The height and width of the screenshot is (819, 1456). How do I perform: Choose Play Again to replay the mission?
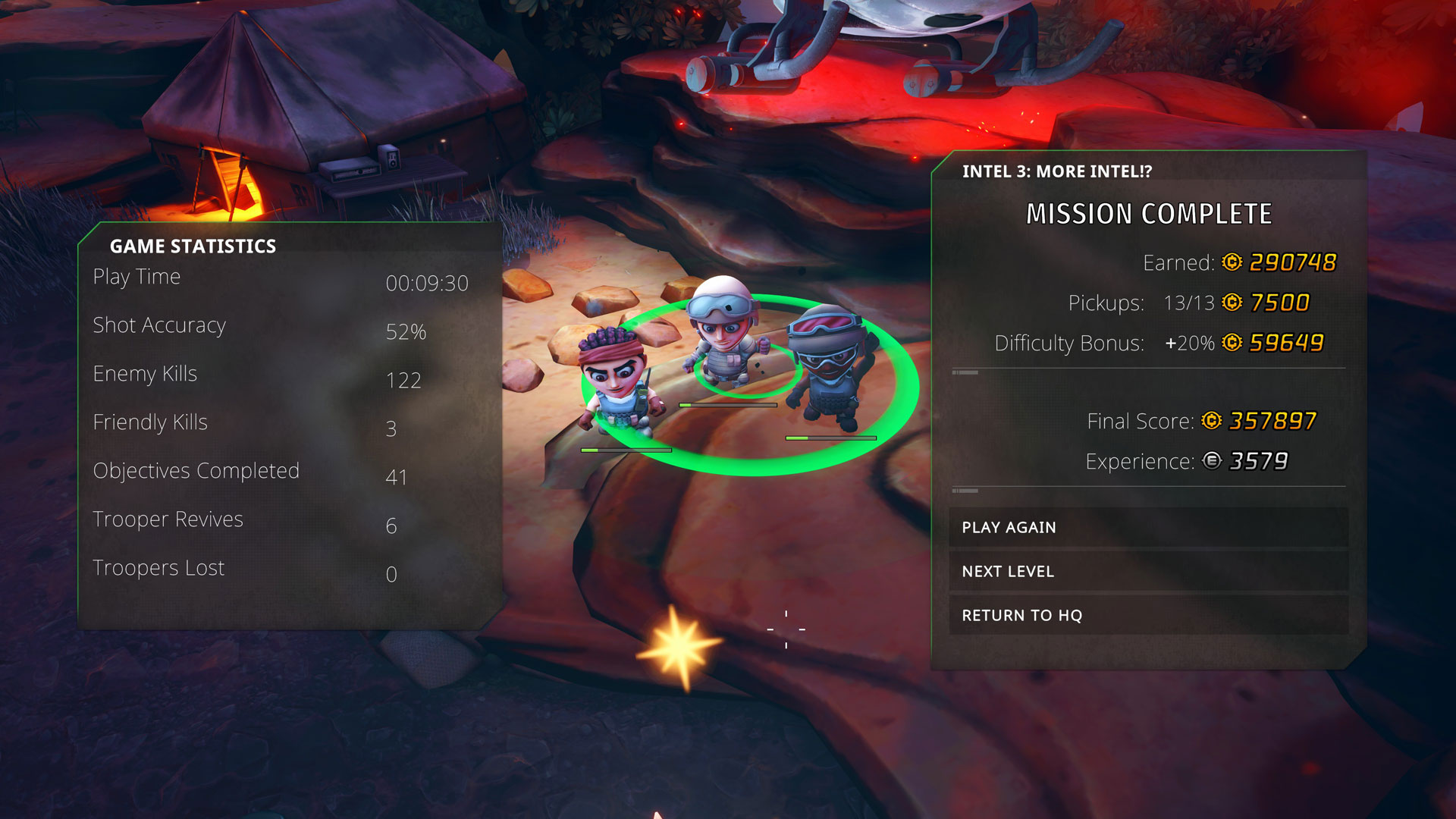click(x=1148, y=527)
